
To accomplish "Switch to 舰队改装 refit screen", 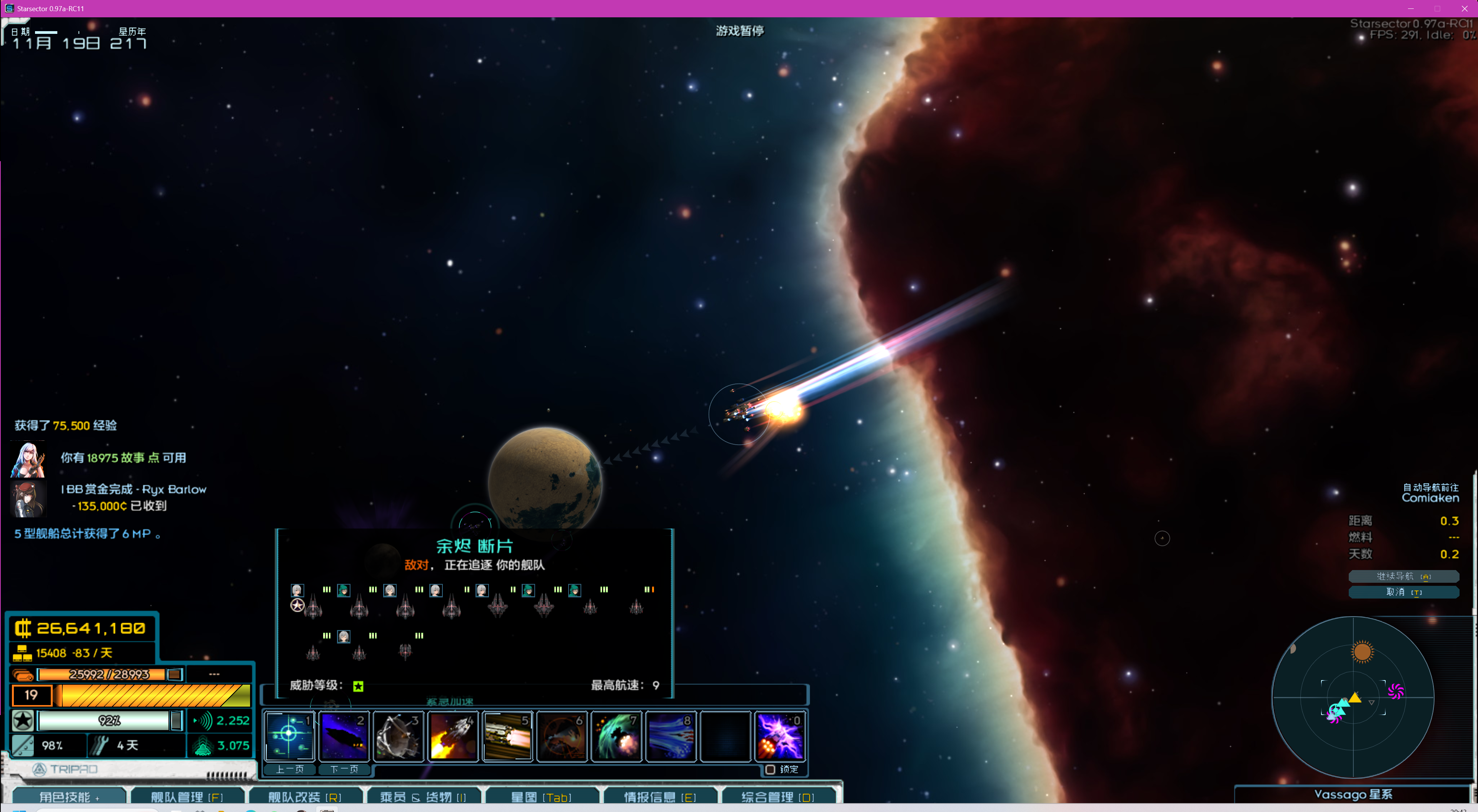I will (x=305, y=797).
